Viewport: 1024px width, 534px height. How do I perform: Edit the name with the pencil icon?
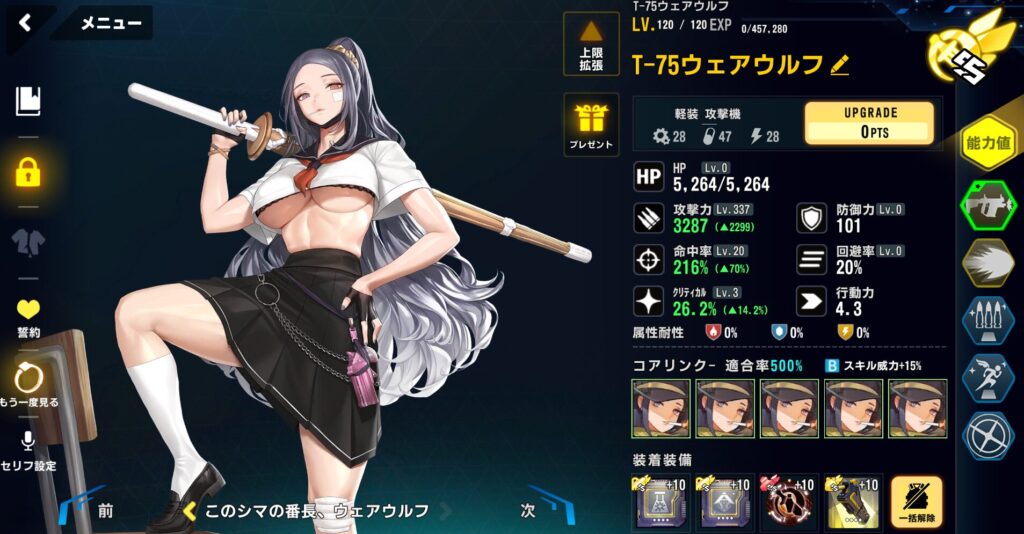click(x=839, y=66)
